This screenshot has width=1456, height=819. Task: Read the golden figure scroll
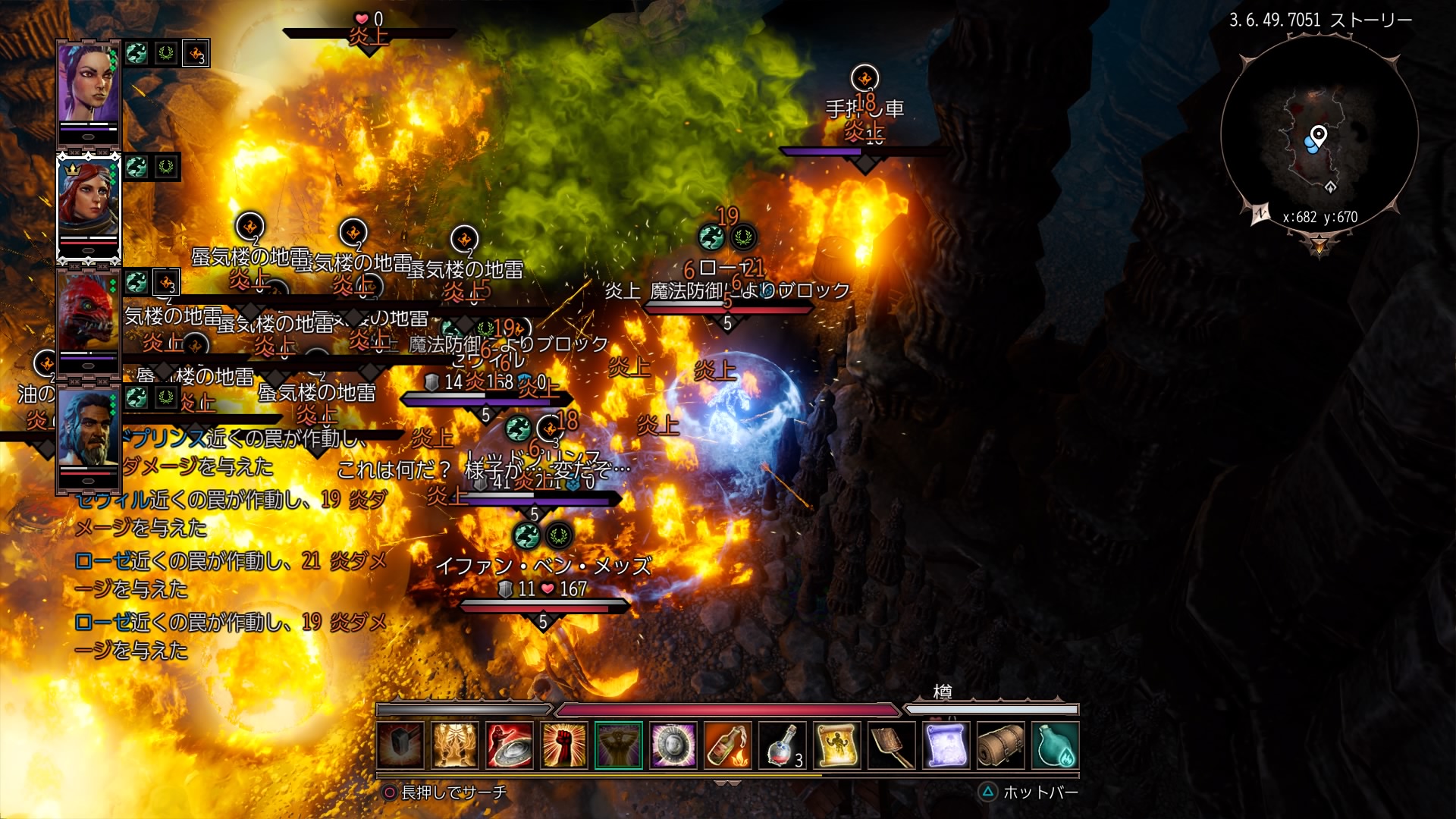coord(837,745)
